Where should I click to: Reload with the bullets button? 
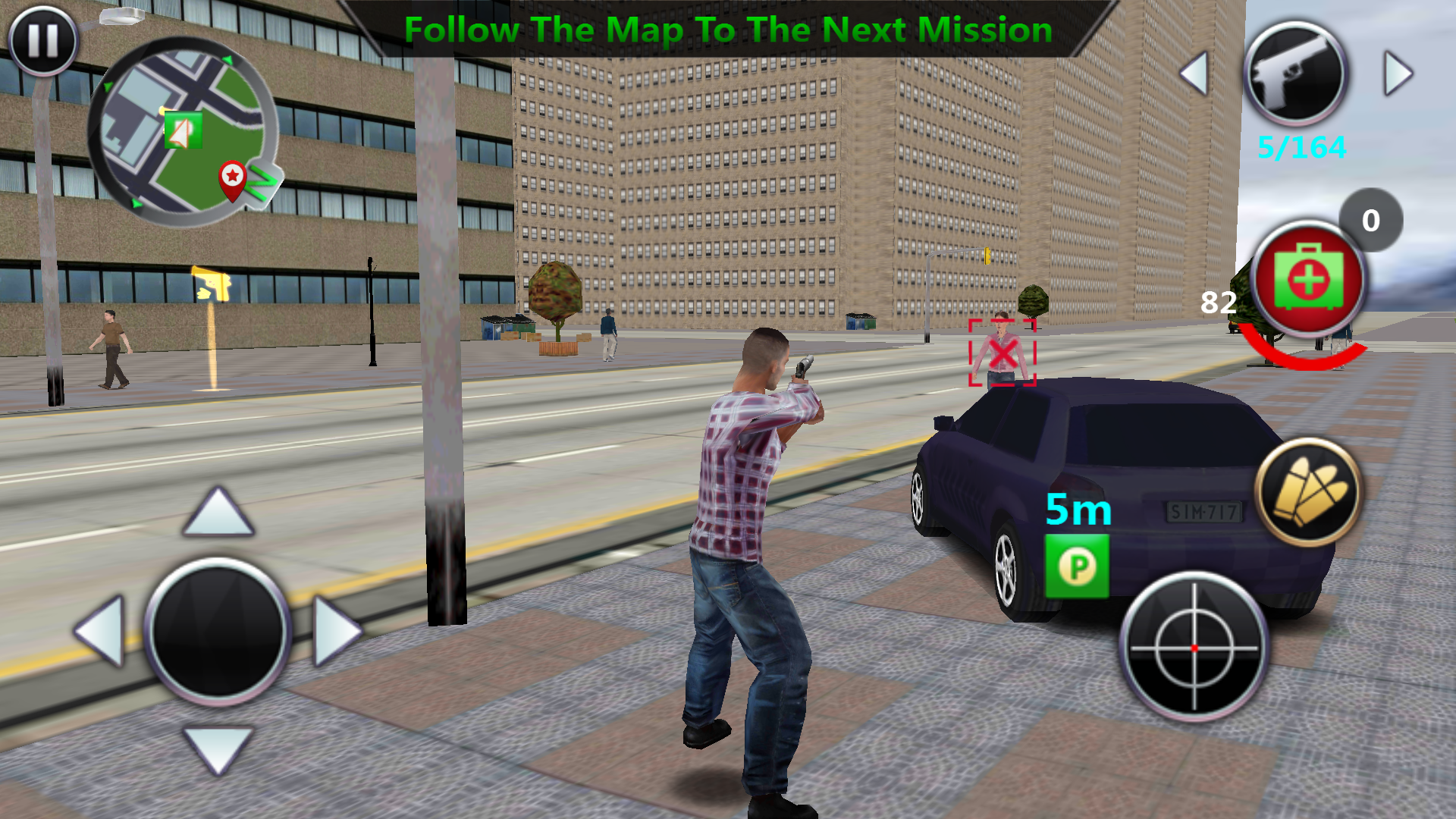point(1310,492)
